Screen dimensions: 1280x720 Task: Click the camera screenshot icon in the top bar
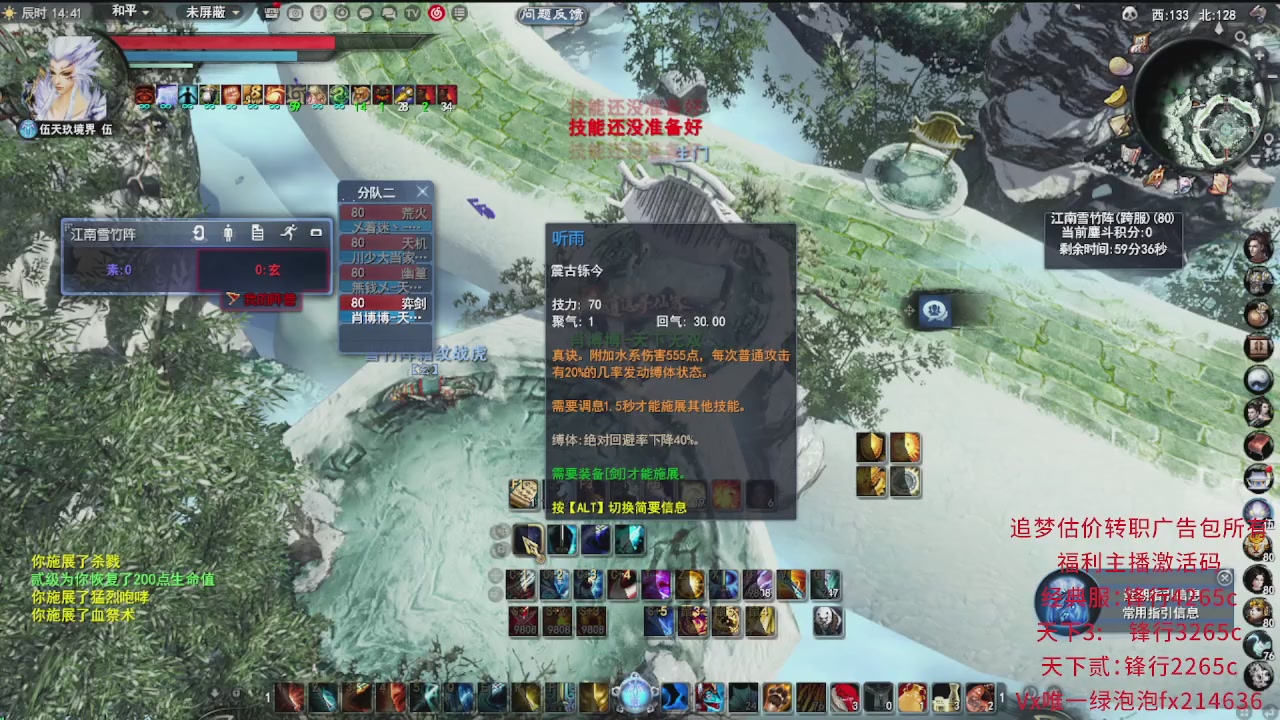[x=296, y=13]
